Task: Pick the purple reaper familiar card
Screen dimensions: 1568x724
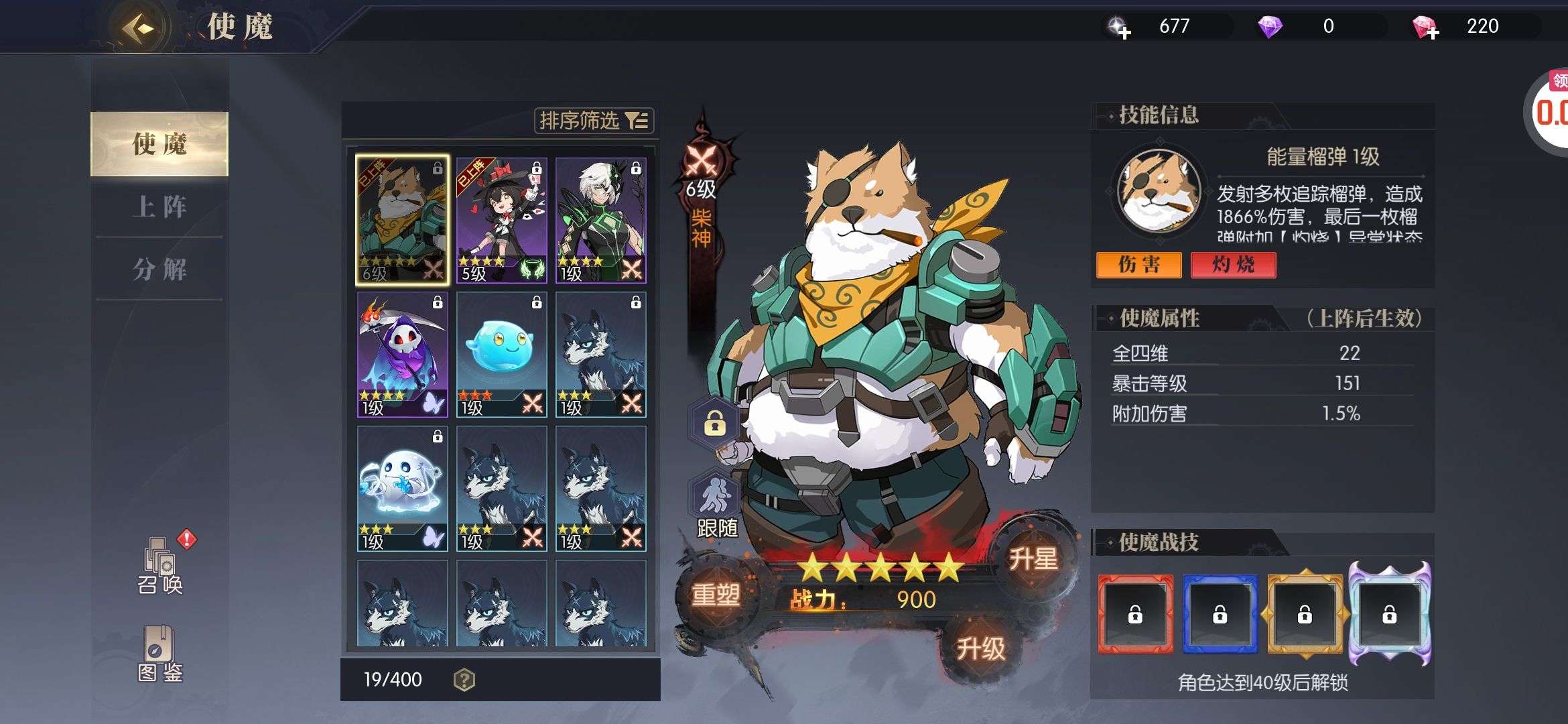Action: [x=402, y=354]
